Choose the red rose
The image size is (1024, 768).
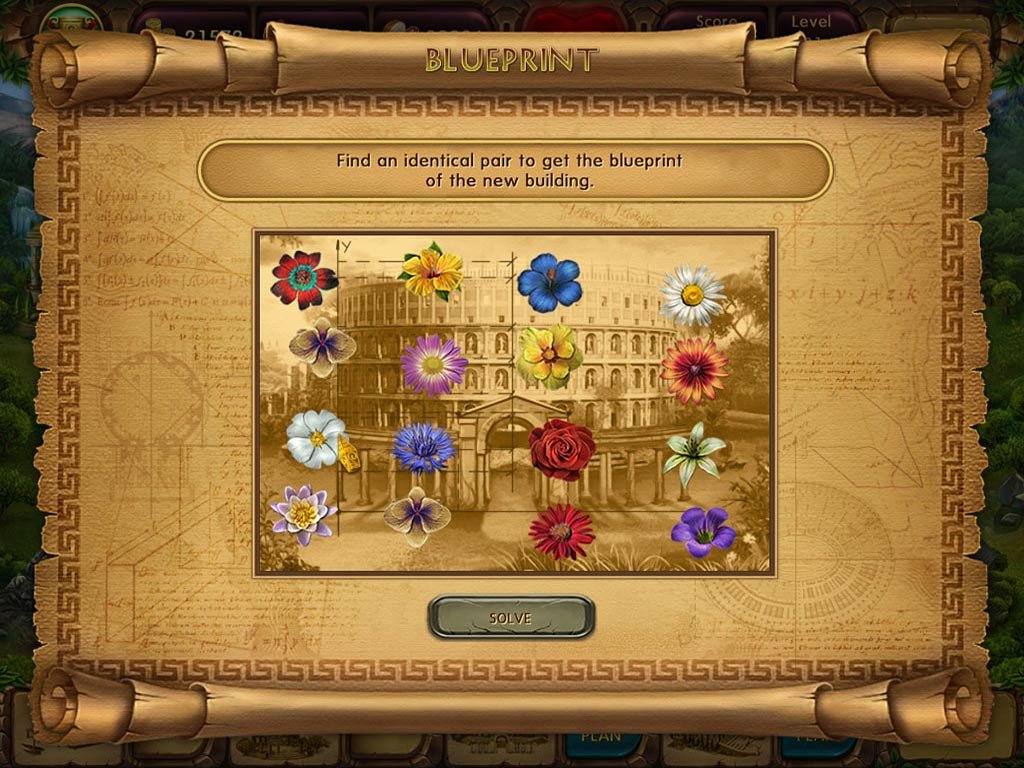coord(561,449)
